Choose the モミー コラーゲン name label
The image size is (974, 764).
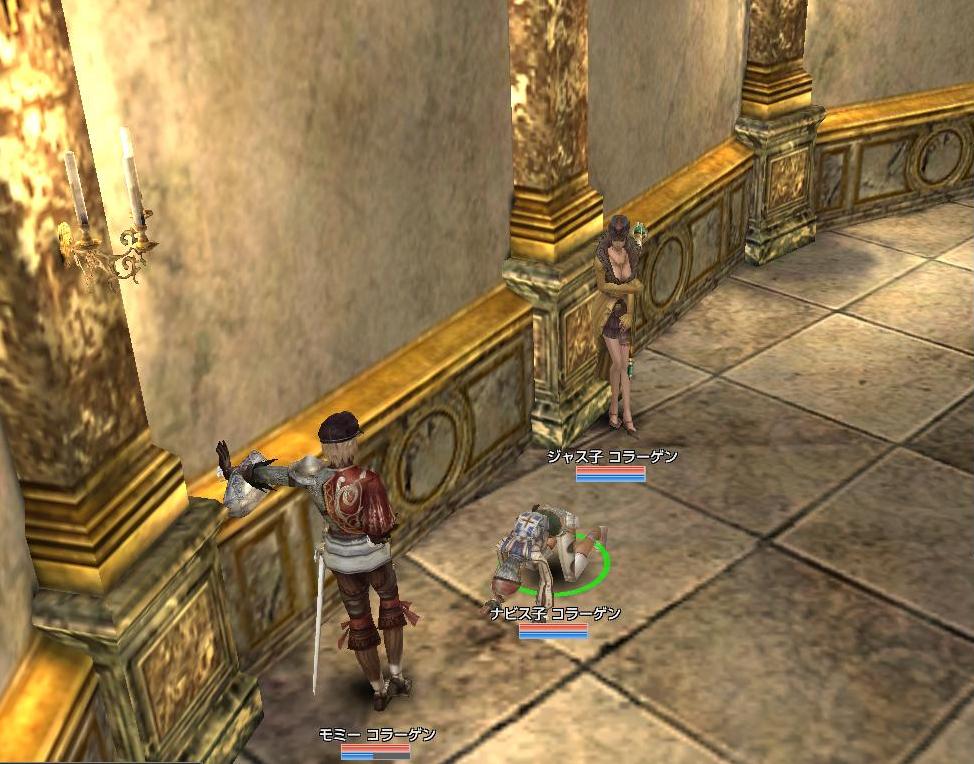pos(376,735)
